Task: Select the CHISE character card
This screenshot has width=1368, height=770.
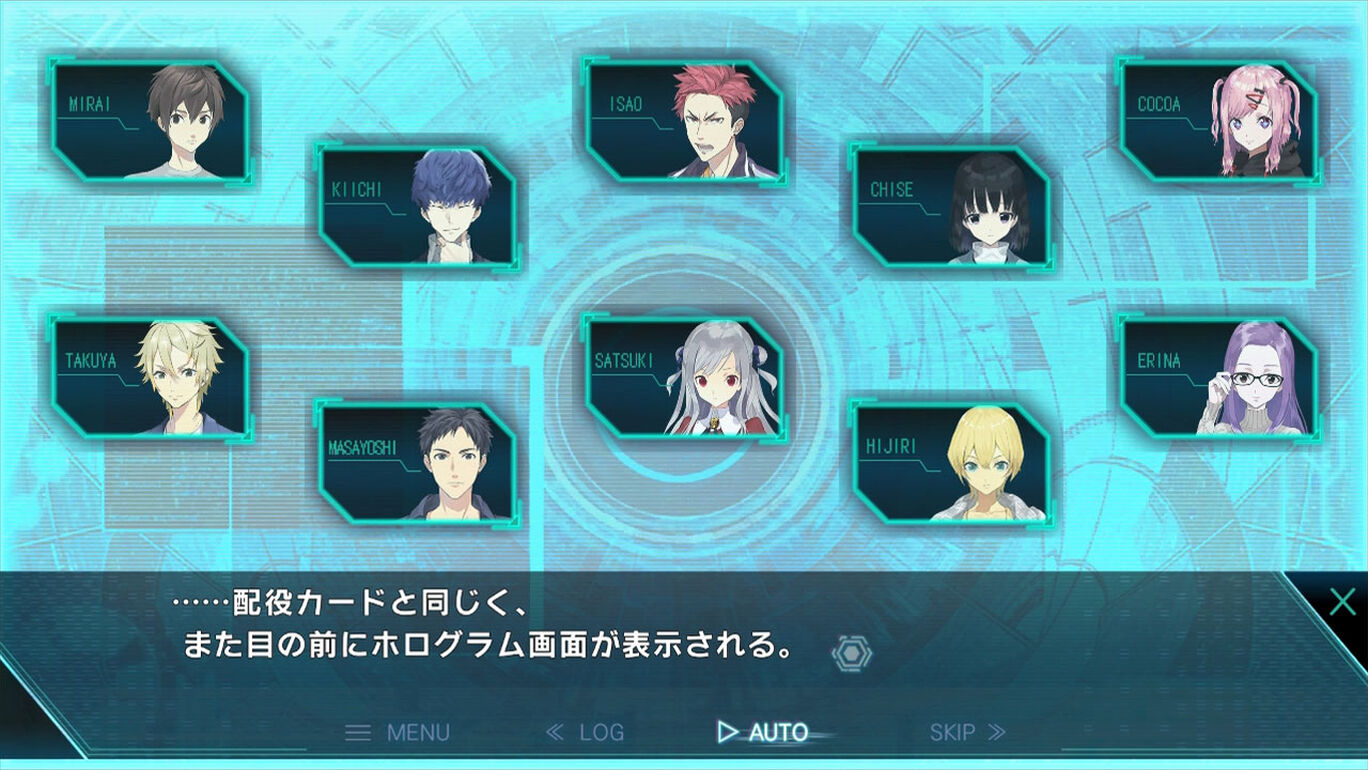Action: coord(951,205)
